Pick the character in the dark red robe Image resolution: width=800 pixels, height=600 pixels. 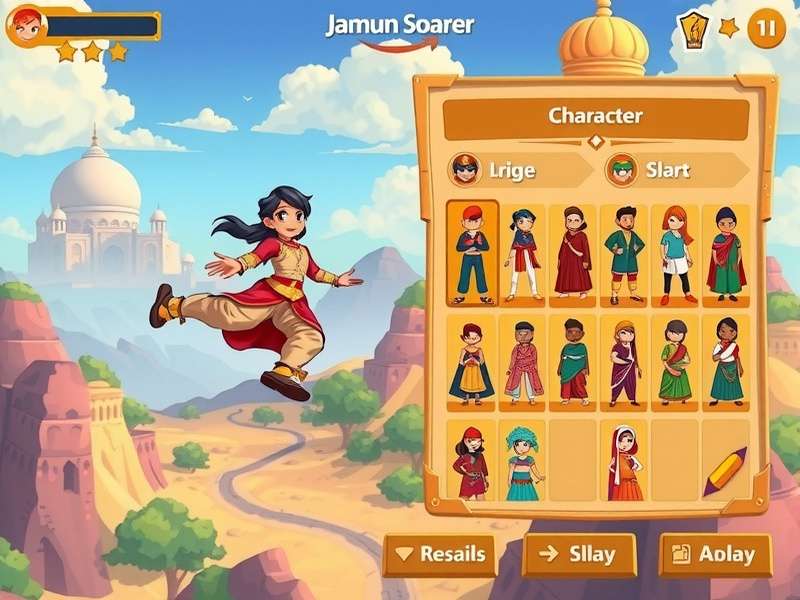(x=573, y=254)
